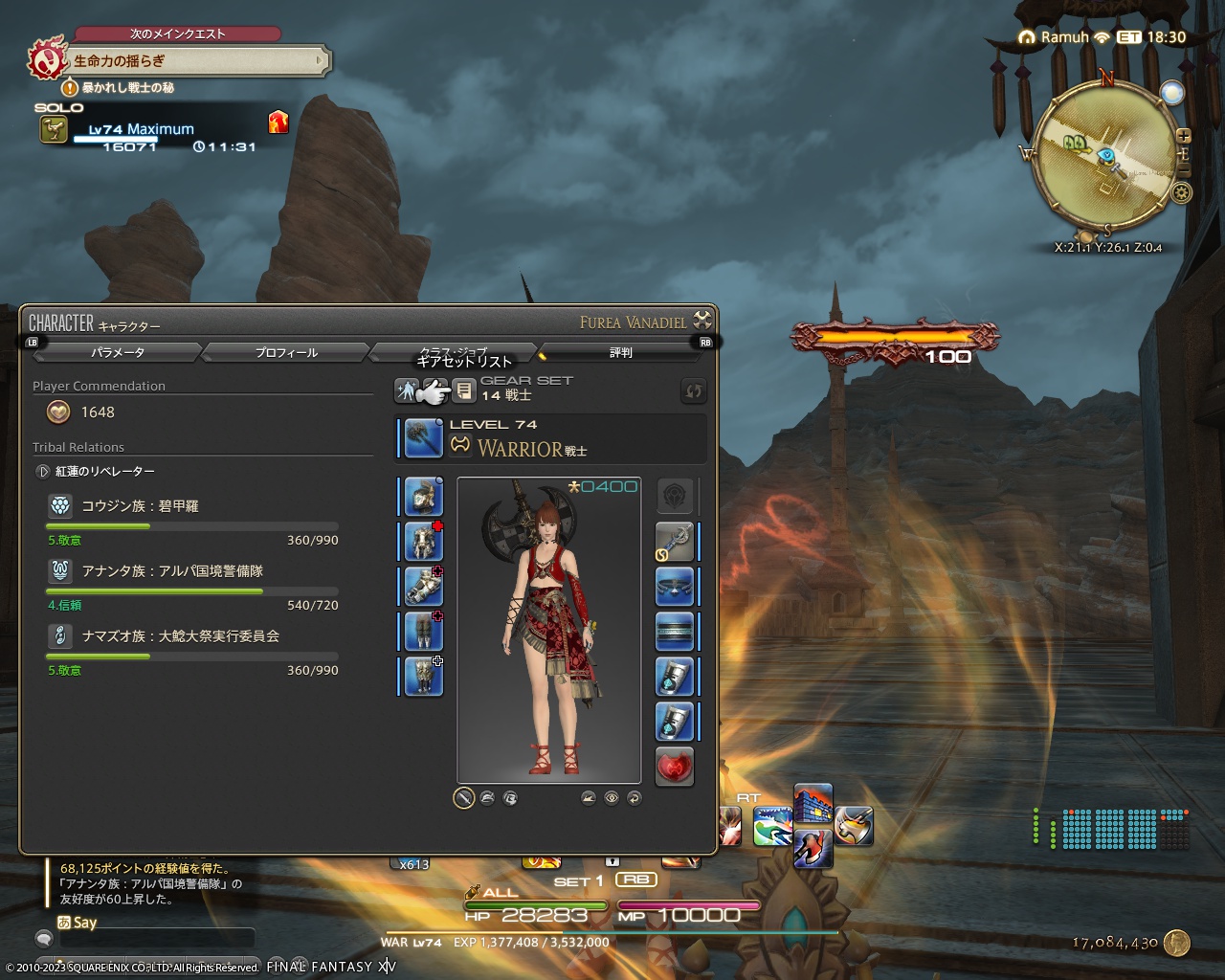Image resolution: width=1225 pixels, height=980 pixels.
Task: Toggle headgear visibility below character model
Action: (x=487, y=798)
